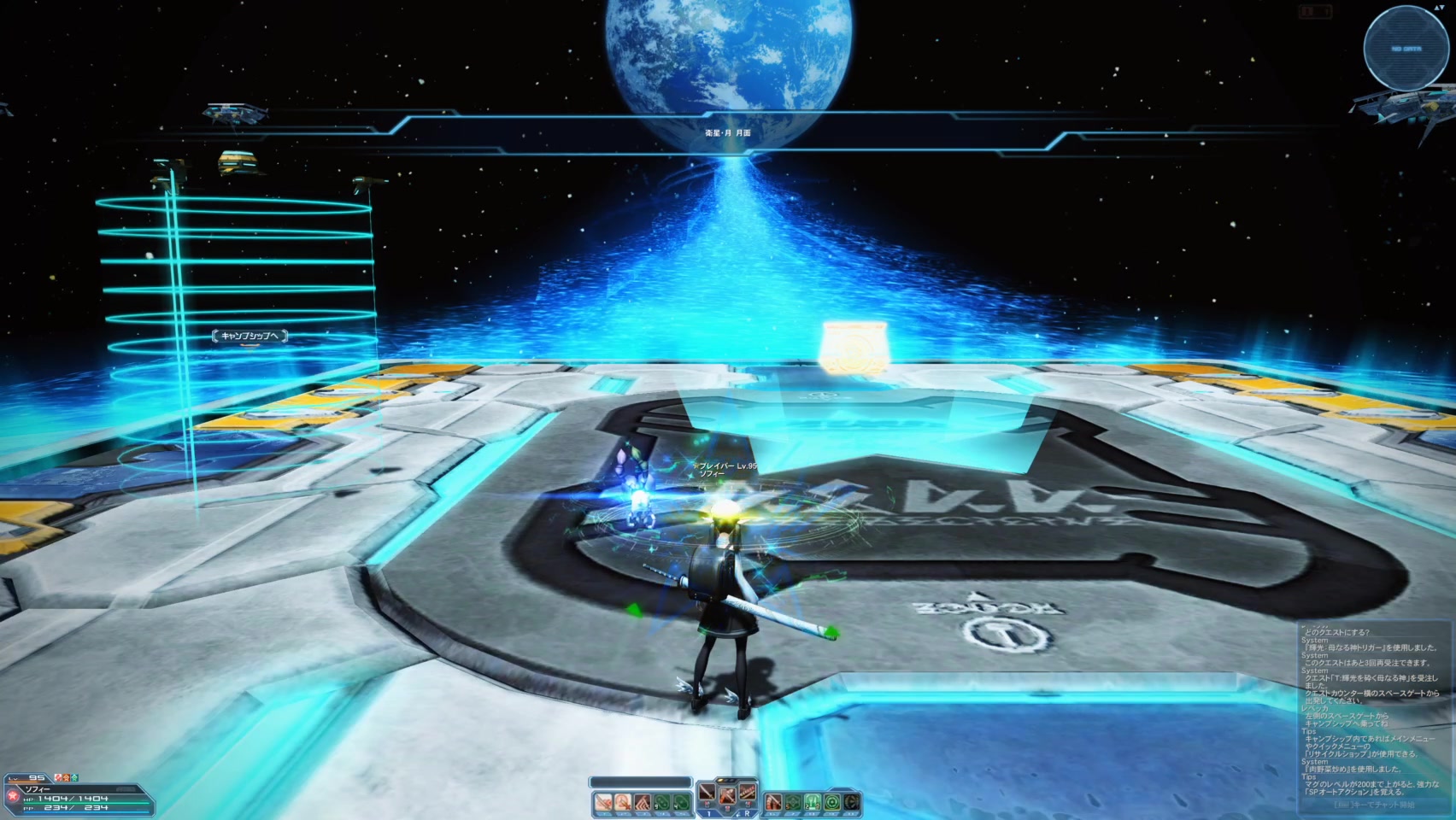Screen dimensions: 1456x820
Task: Use the green item with count 4
Action: click(x=682, y=802)
